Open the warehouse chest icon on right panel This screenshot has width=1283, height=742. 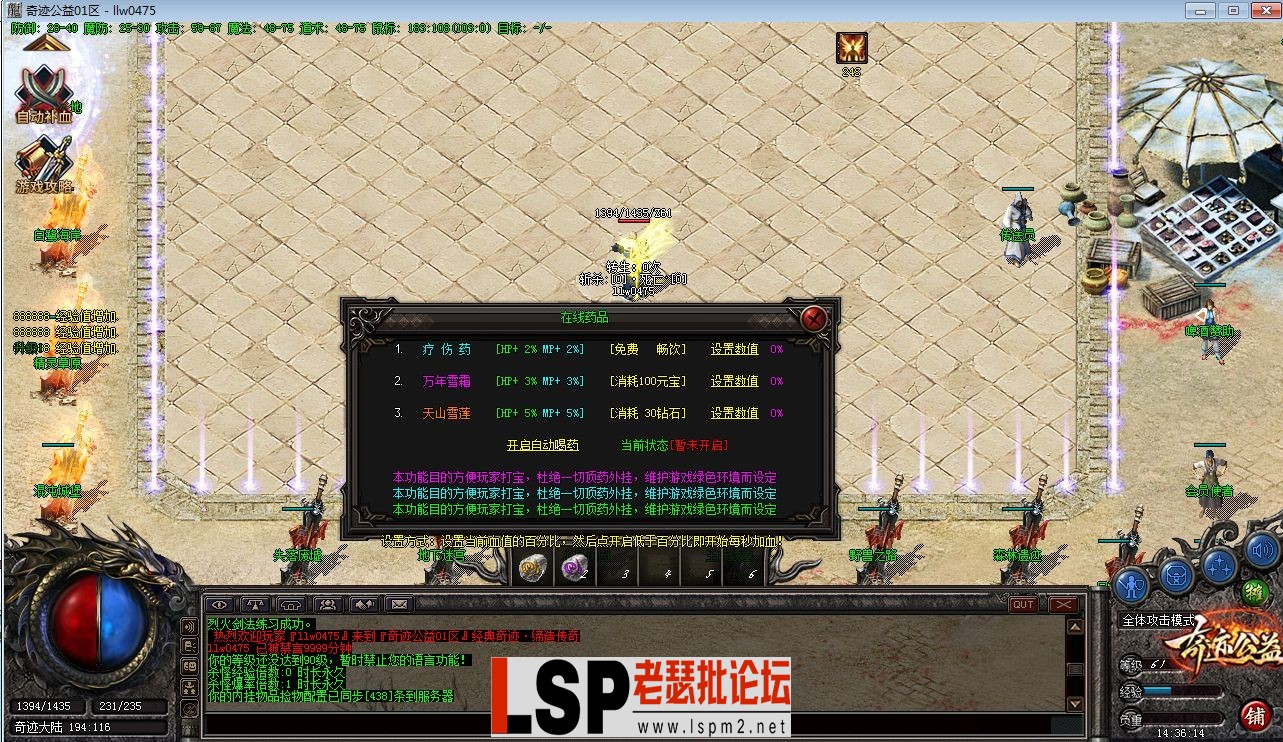point(1176,574)
